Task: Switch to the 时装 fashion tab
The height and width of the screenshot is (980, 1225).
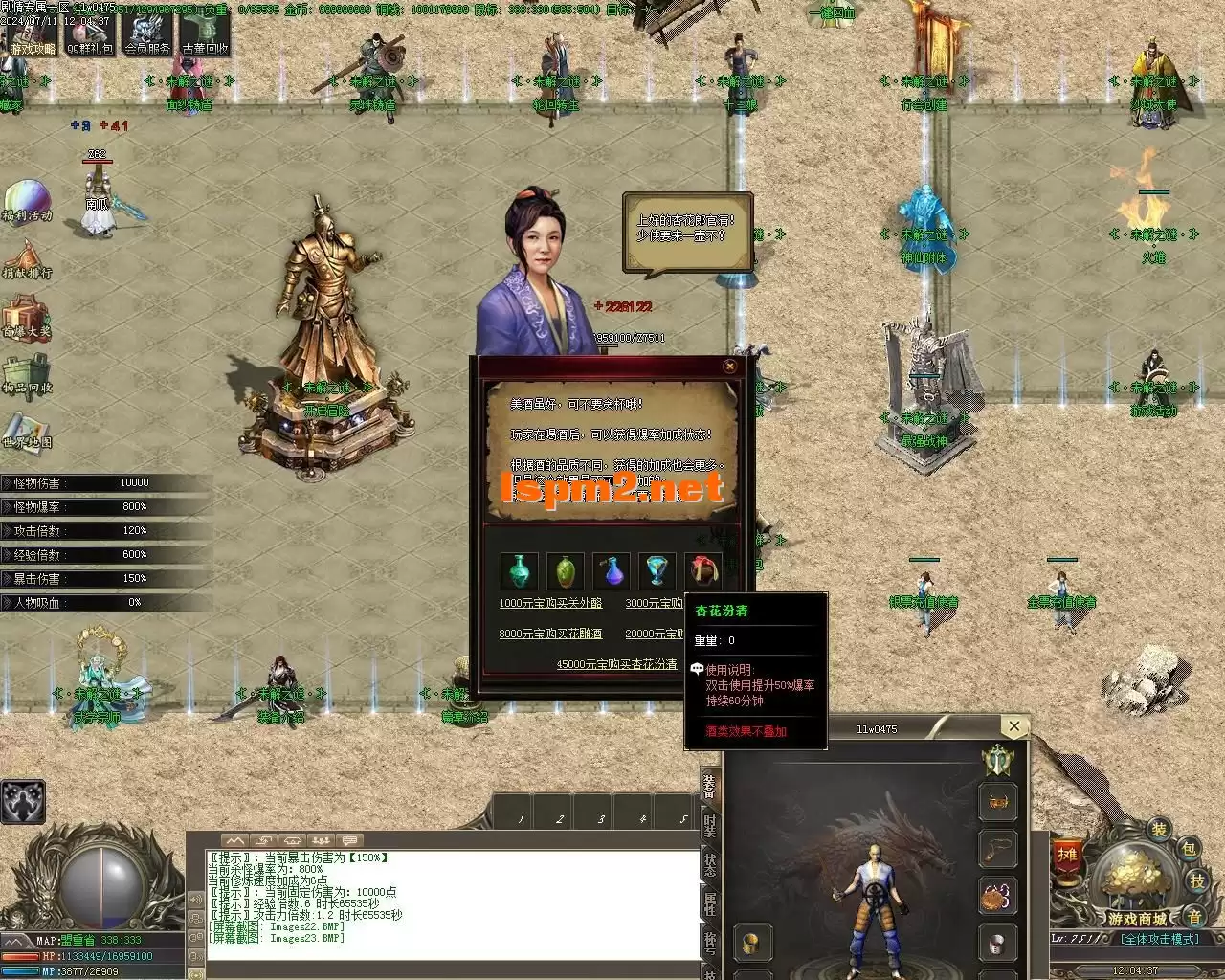Action: click(709, 827)
